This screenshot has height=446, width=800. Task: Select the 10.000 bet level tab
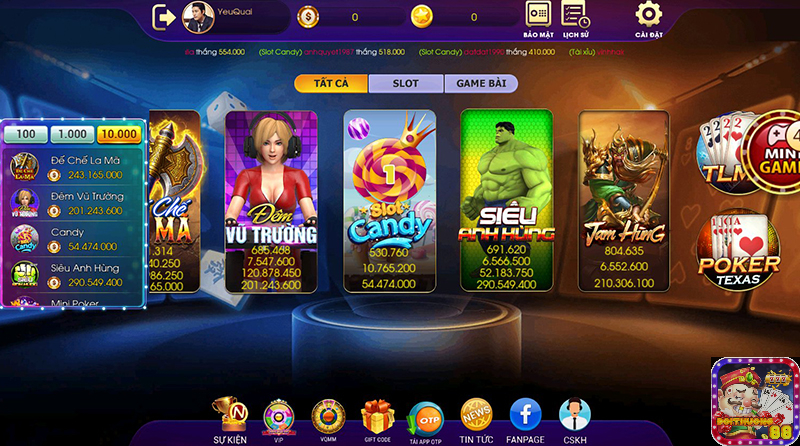tap(119, 135)
